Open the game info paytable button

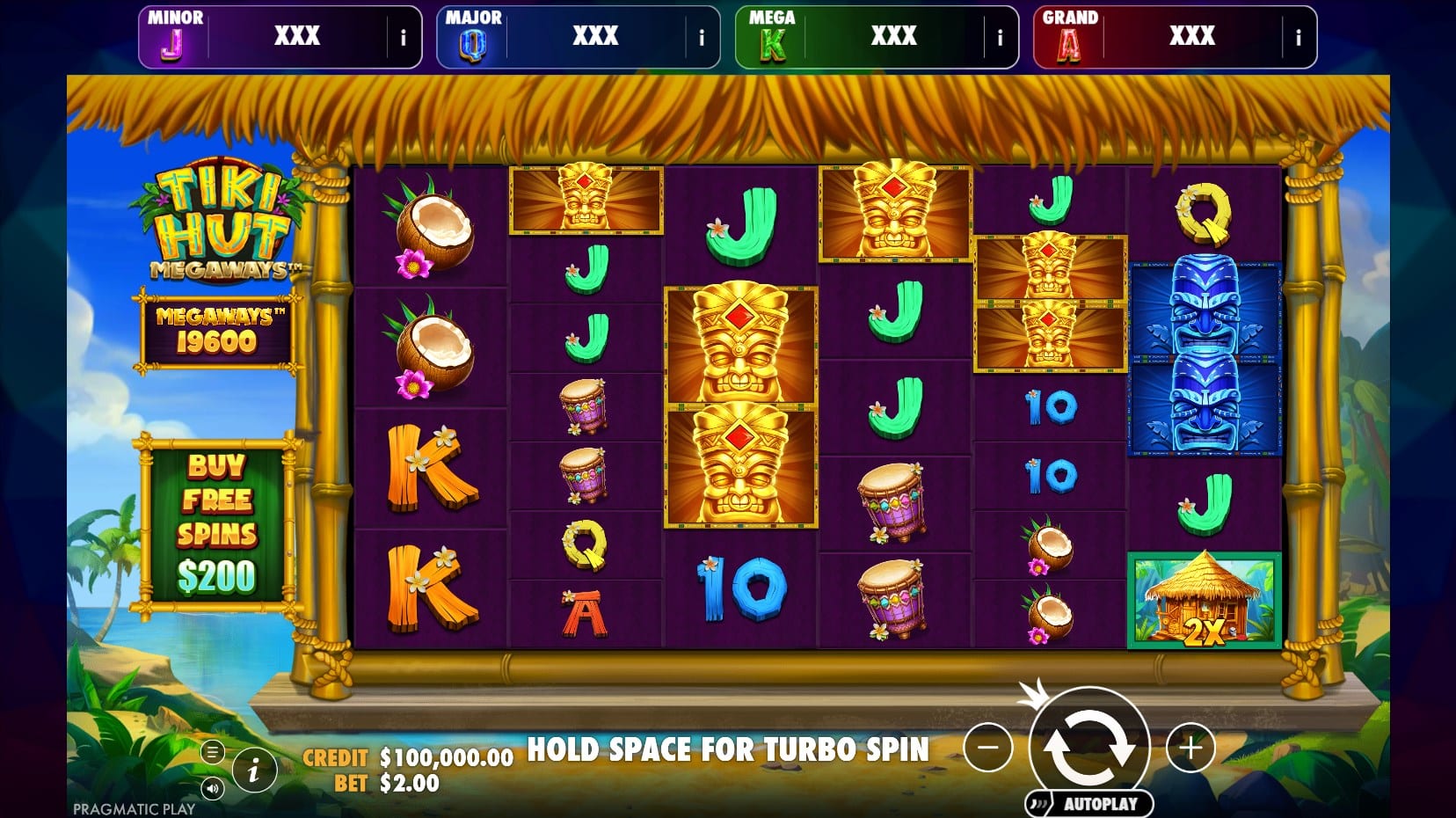point(254,771)
